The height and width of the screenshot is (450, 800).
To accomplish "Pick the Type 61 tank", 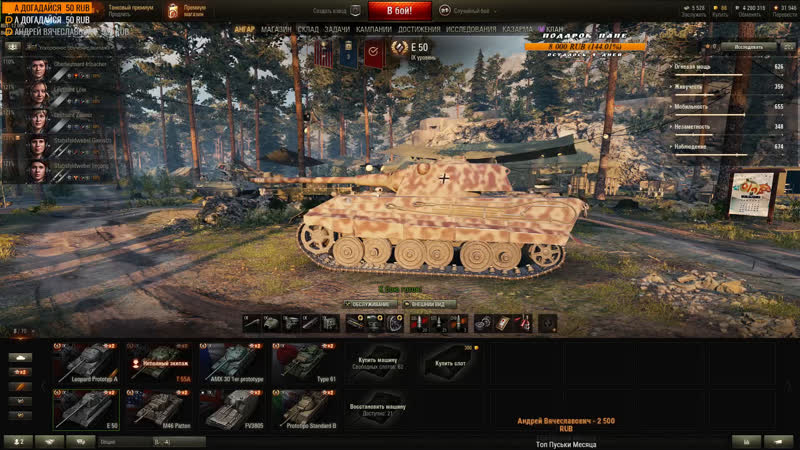I will 305,362.
